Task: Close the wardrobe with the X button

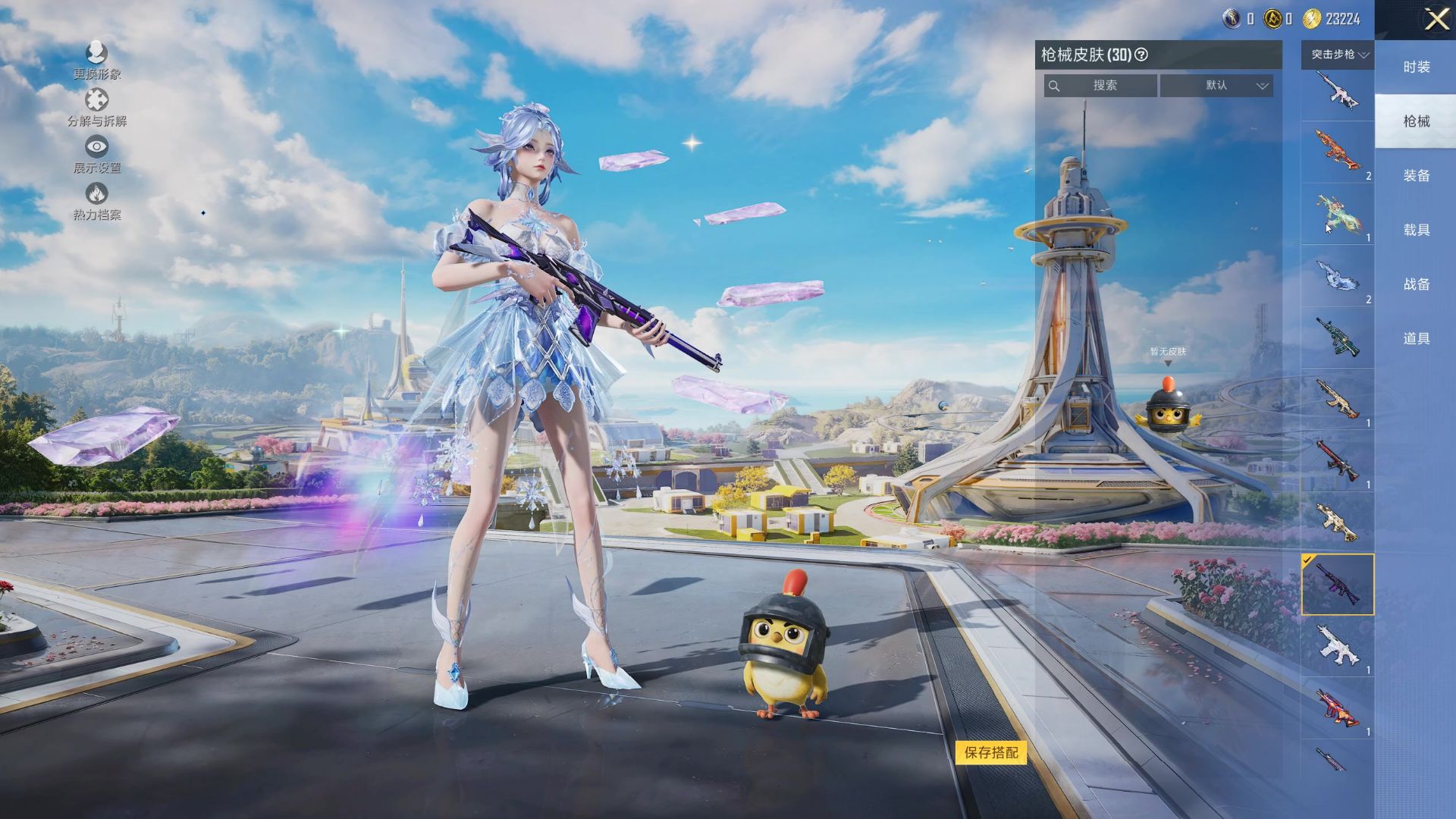Action: tap(1436, 20)
